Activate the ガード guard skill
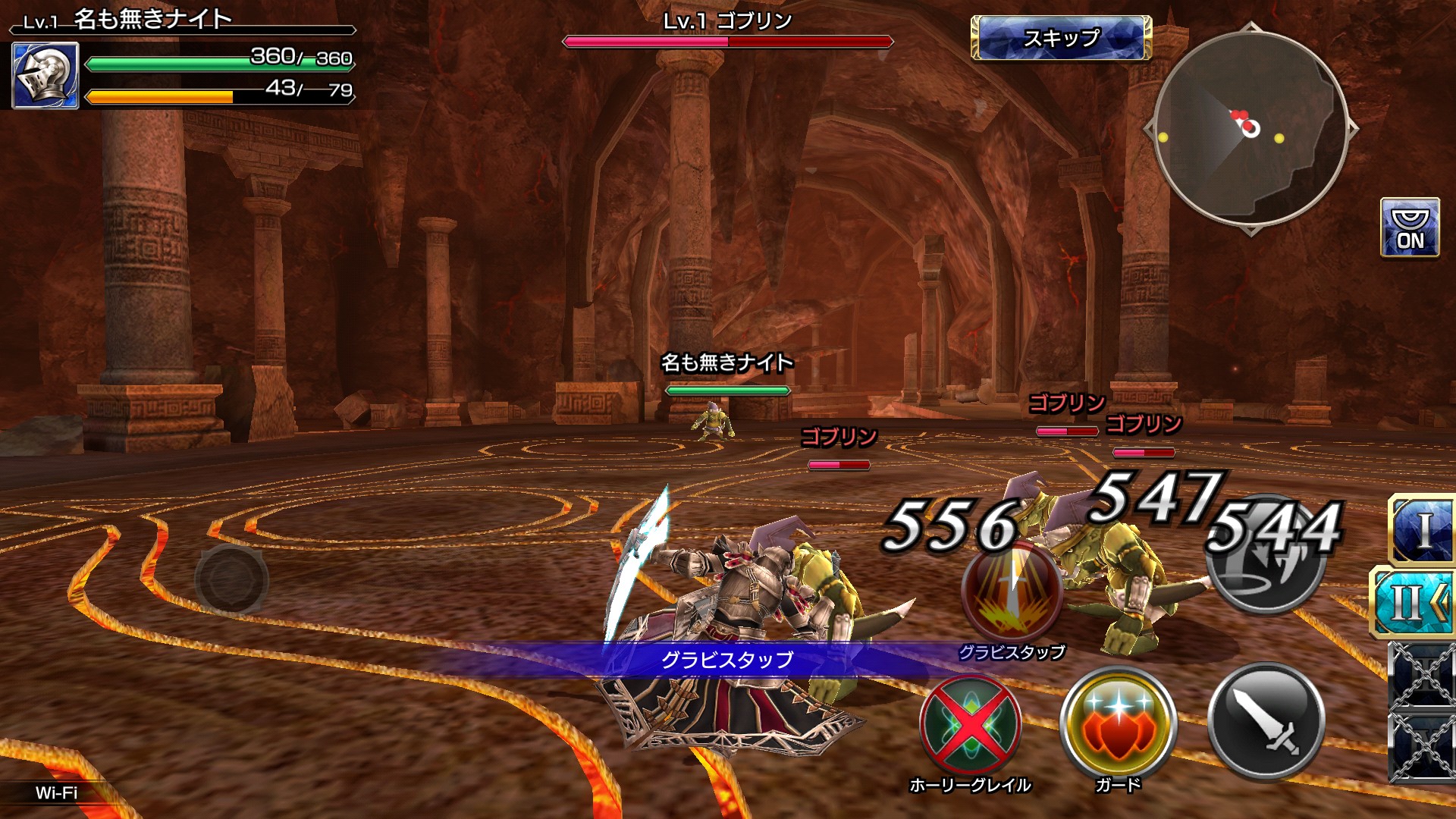 click(1118, 726)
